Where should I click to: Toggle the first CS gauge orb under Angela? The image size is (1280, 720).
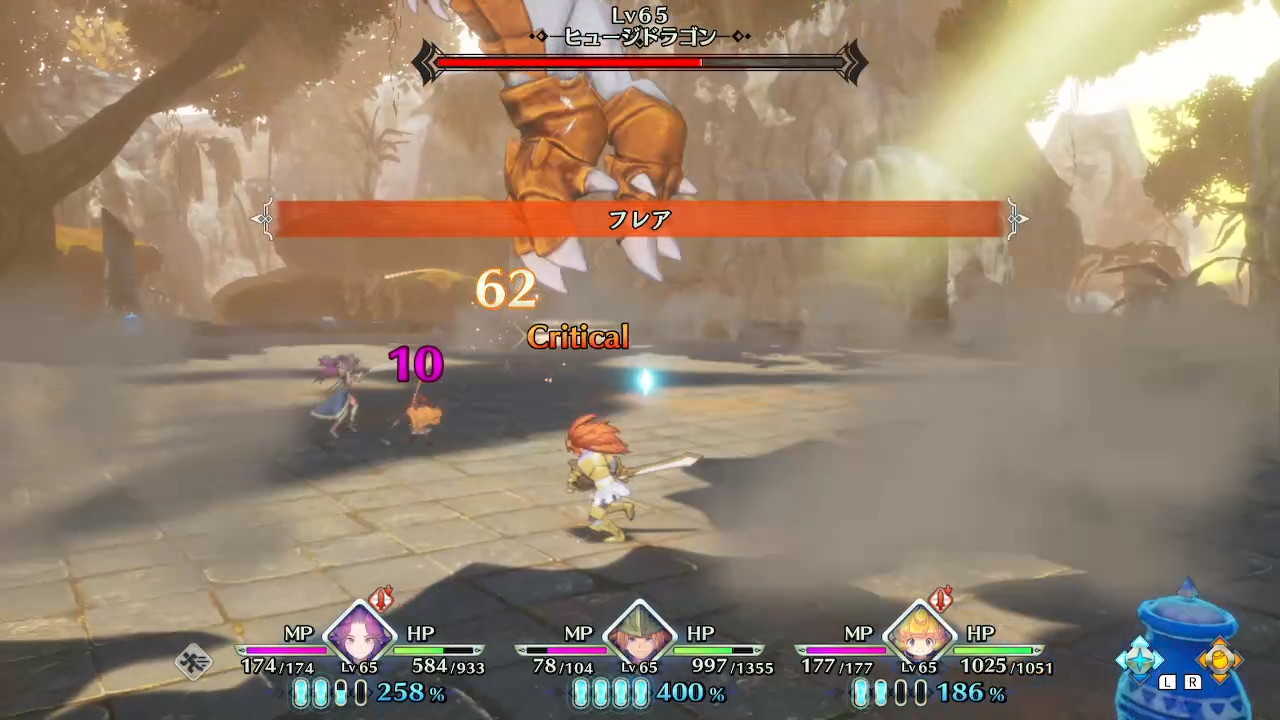[301, 692]
